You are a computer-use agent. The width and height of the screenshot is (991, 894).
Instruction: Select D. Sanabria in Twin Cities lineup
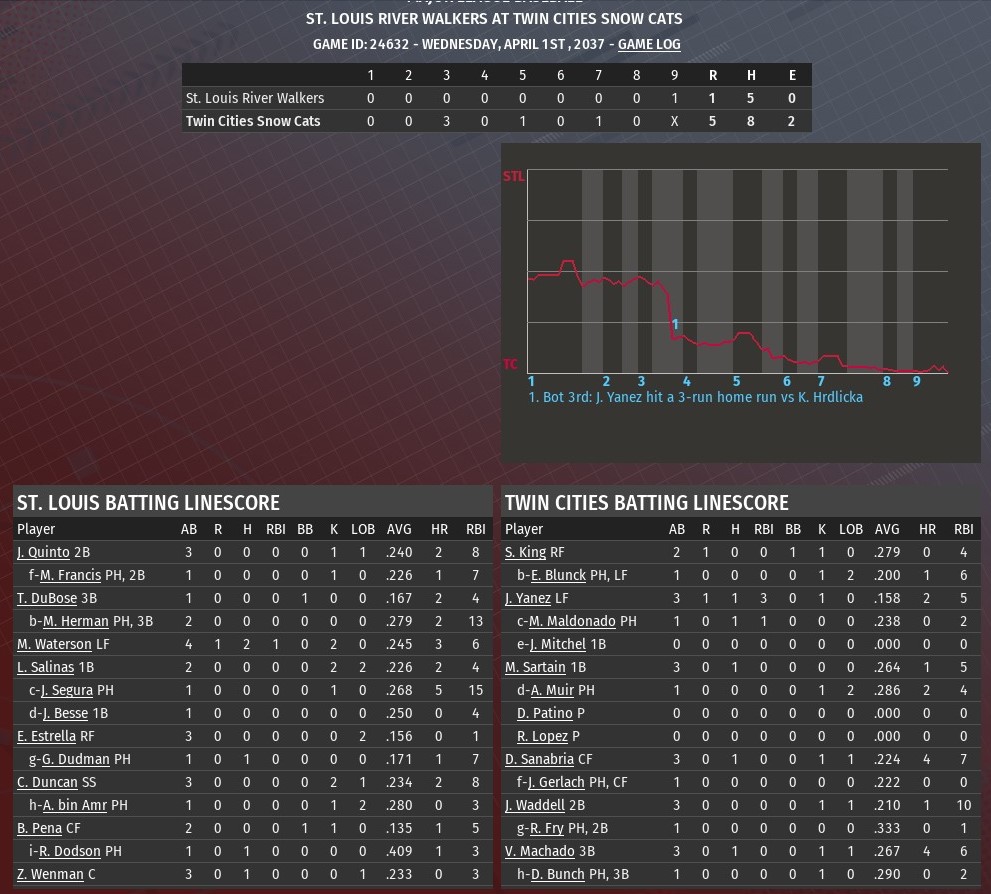click(x=540, y=759)
